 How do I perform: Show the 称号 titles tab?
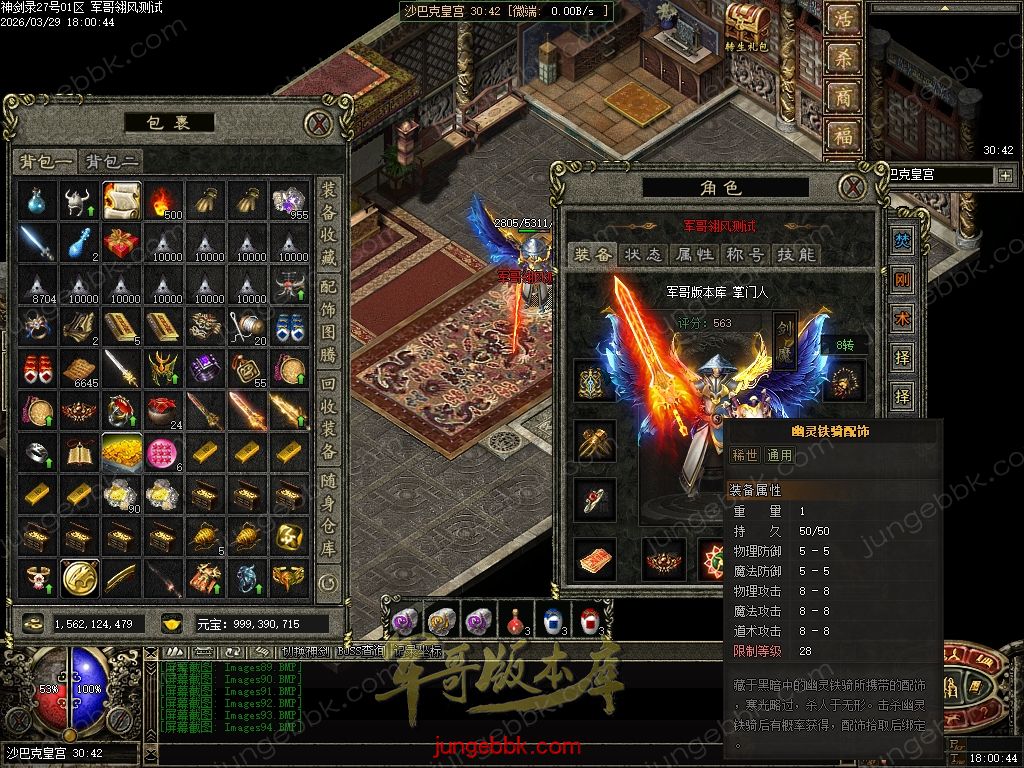coord(747,255)
